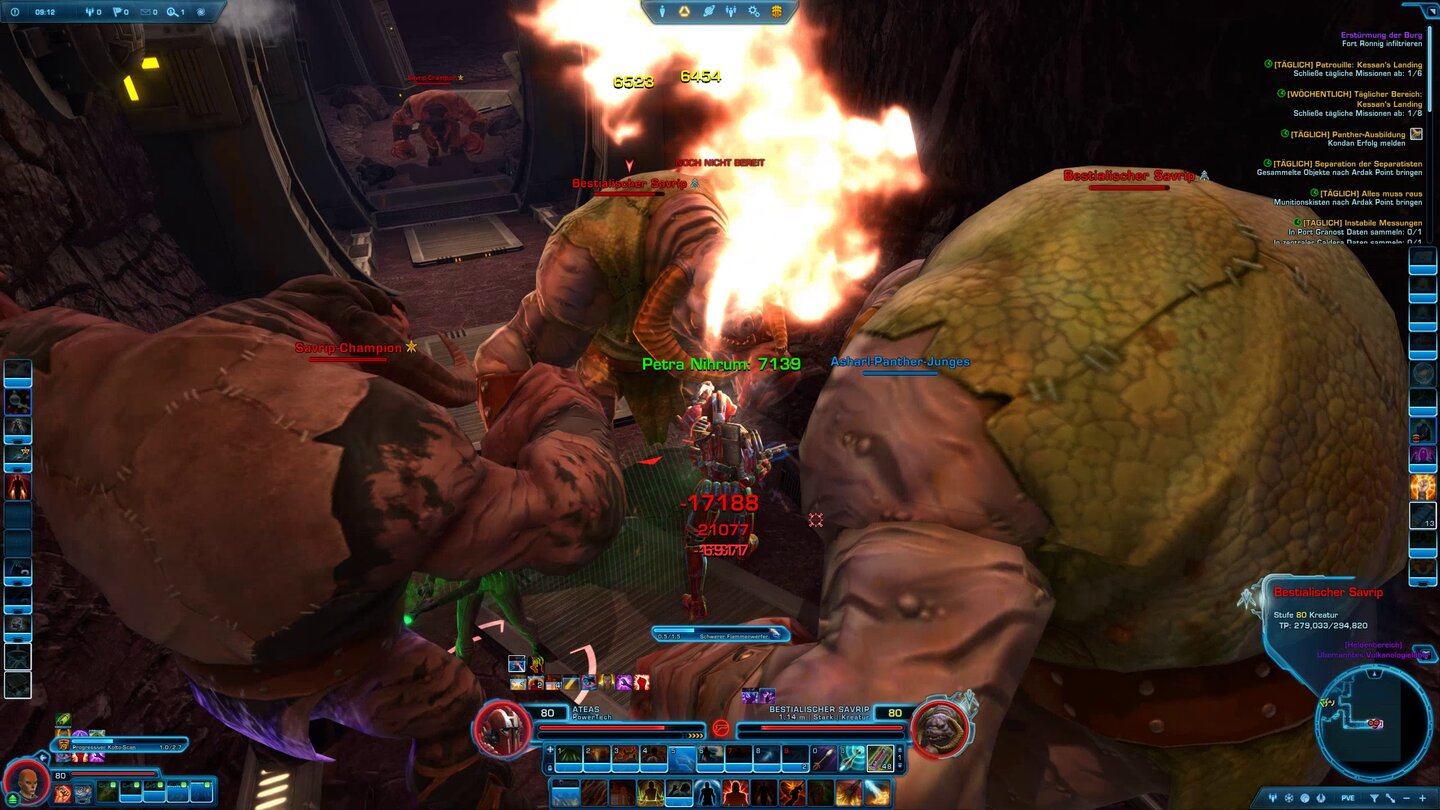Use the medpac item showing 48 charges

click(880, 758)
